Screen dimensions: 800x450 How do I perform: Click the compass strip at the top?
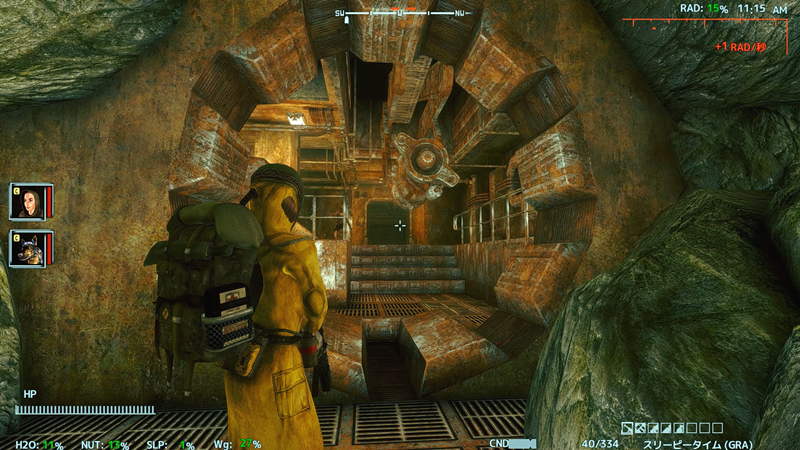tap(400, 13)
